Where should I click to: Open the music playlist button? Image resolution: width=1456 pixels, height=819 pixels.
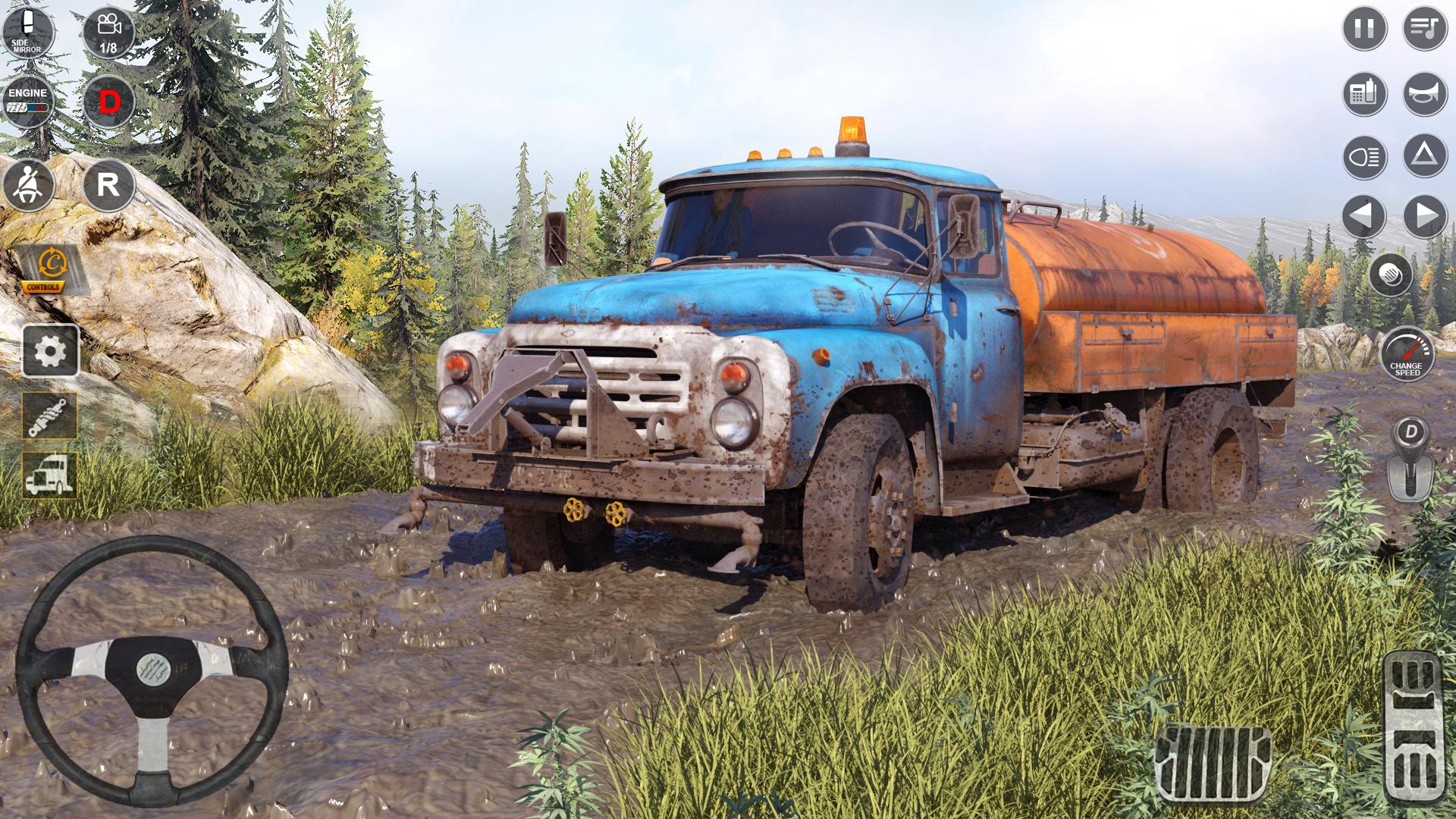1425,29
